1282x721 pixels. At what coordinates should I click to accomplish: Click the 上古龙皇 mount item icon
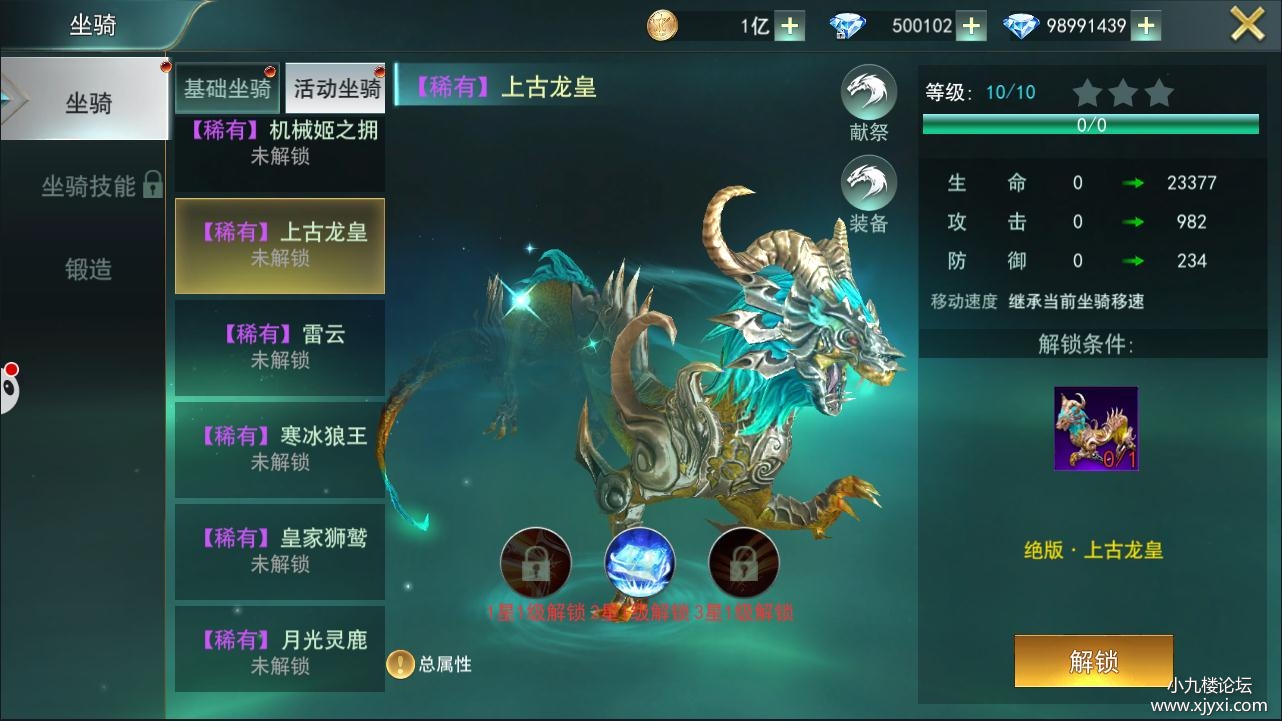(1096, 428)
